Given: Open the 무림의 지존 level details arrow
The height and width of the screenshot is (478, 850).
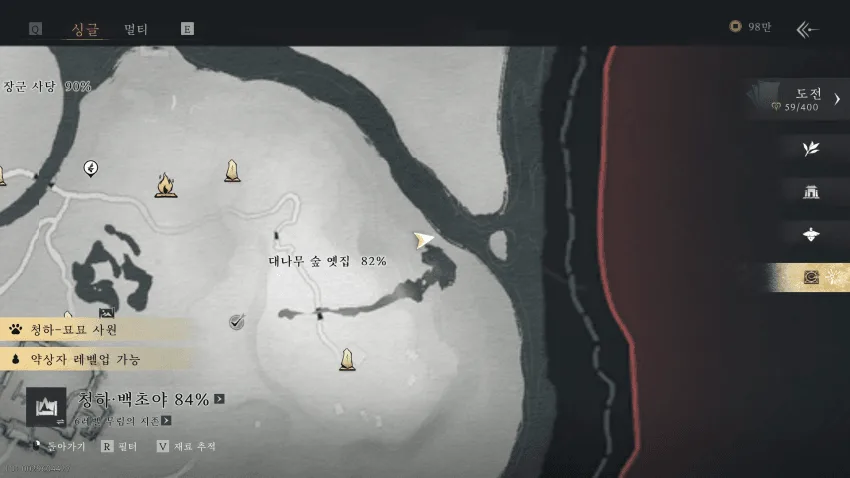Looking at the screenshot, I should (166, 421).
